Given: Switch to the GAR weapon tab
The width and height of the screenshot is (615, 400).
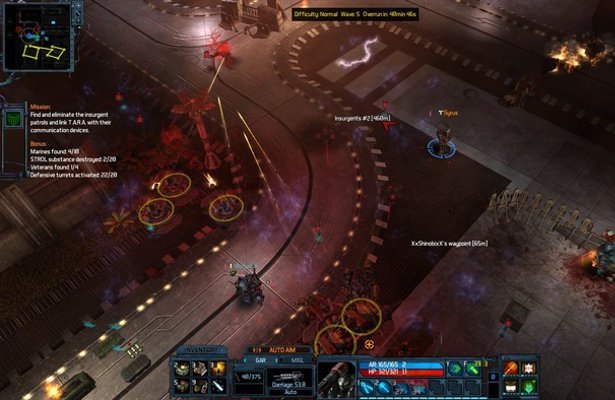Looking at the screenshot, I should point(257,358).
